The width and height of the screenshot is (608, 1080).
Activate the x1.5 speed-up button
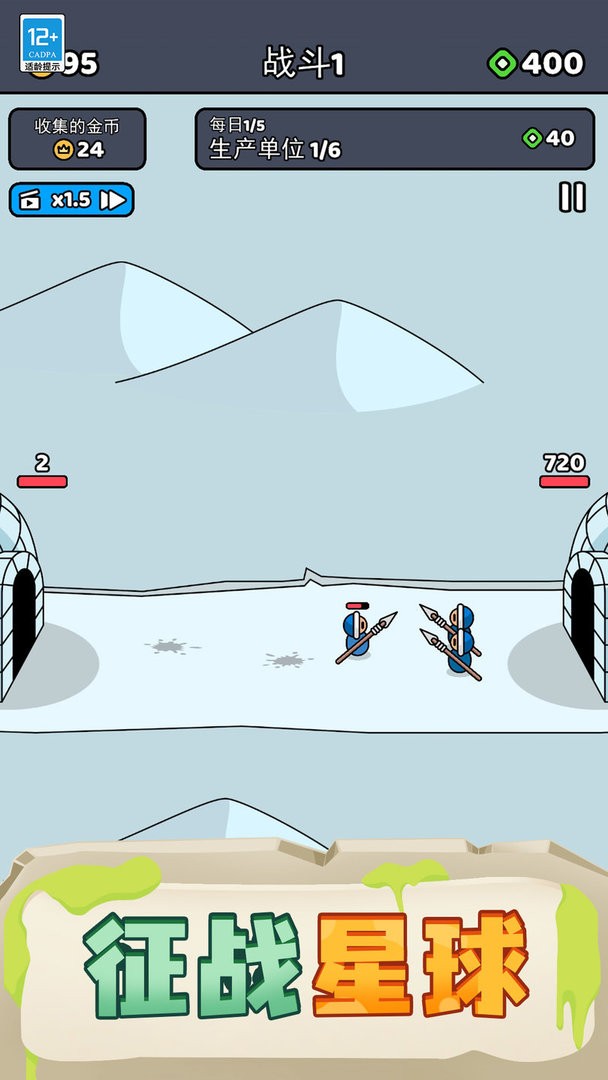(71, 200)
